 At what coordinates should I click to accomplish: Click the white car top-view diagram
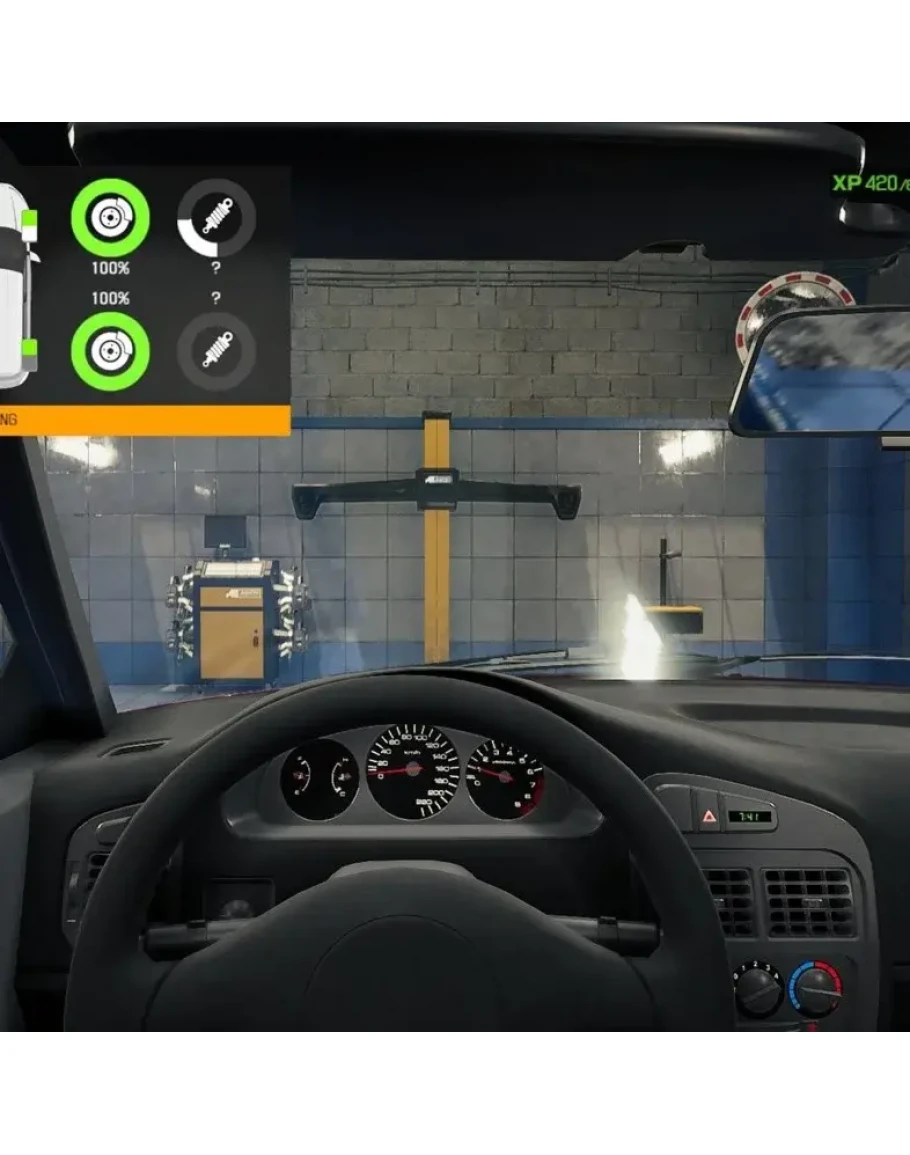click(x=14, y=285)
